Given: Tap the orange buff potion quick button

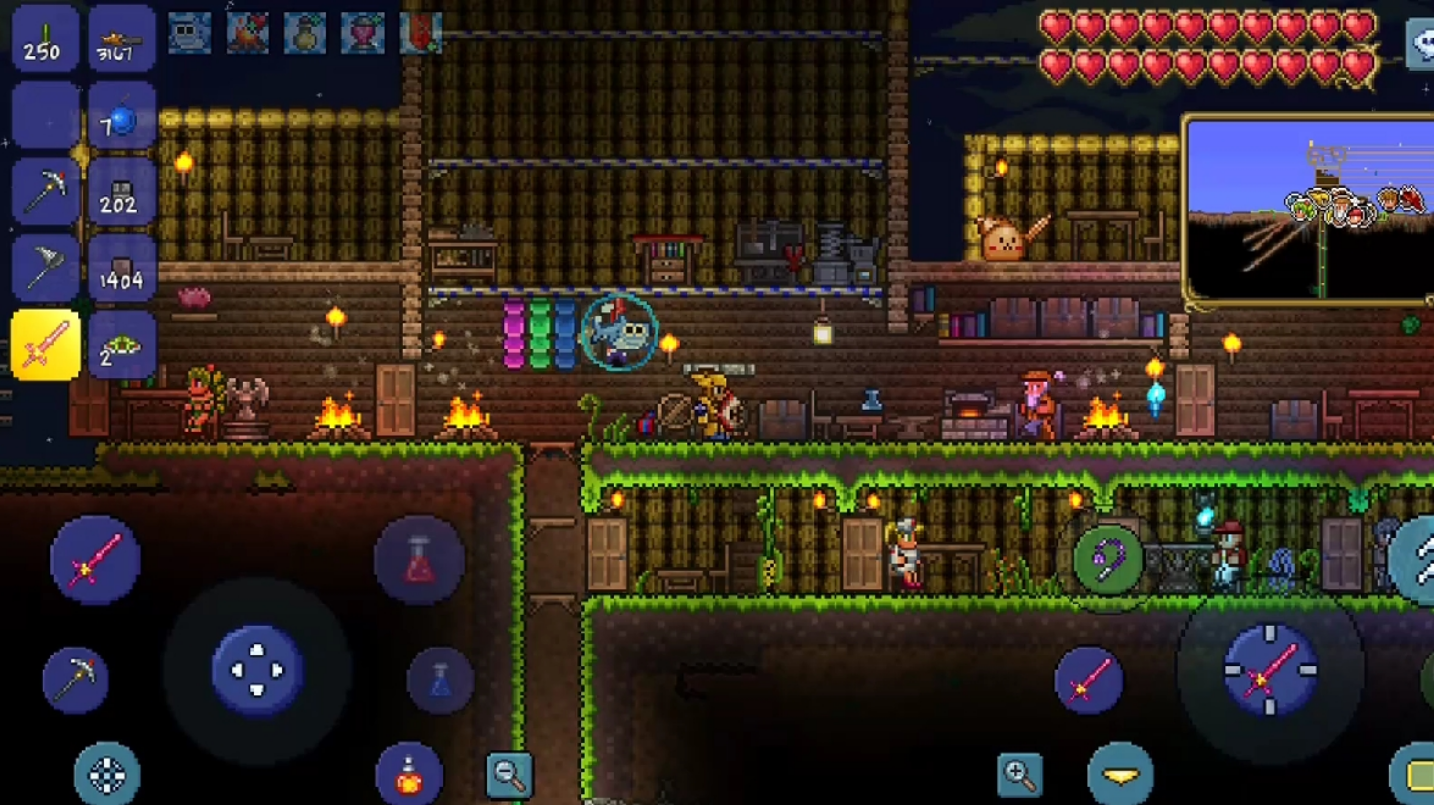Looking at the screenshot, I should [409, 775].
